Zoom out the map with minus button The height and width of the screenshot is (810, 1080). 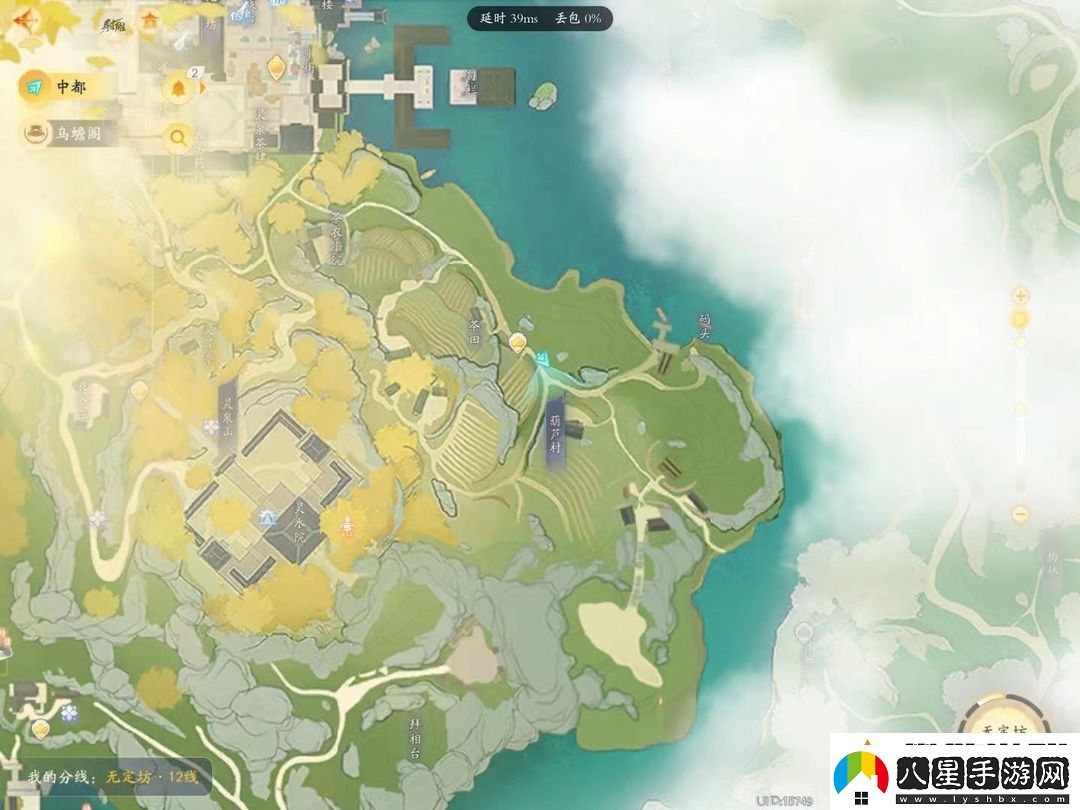click(x=1020, y=514)
